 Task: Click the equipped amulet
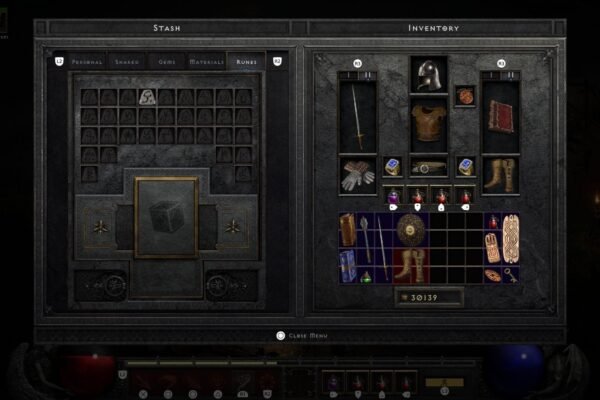coord(465,96)
